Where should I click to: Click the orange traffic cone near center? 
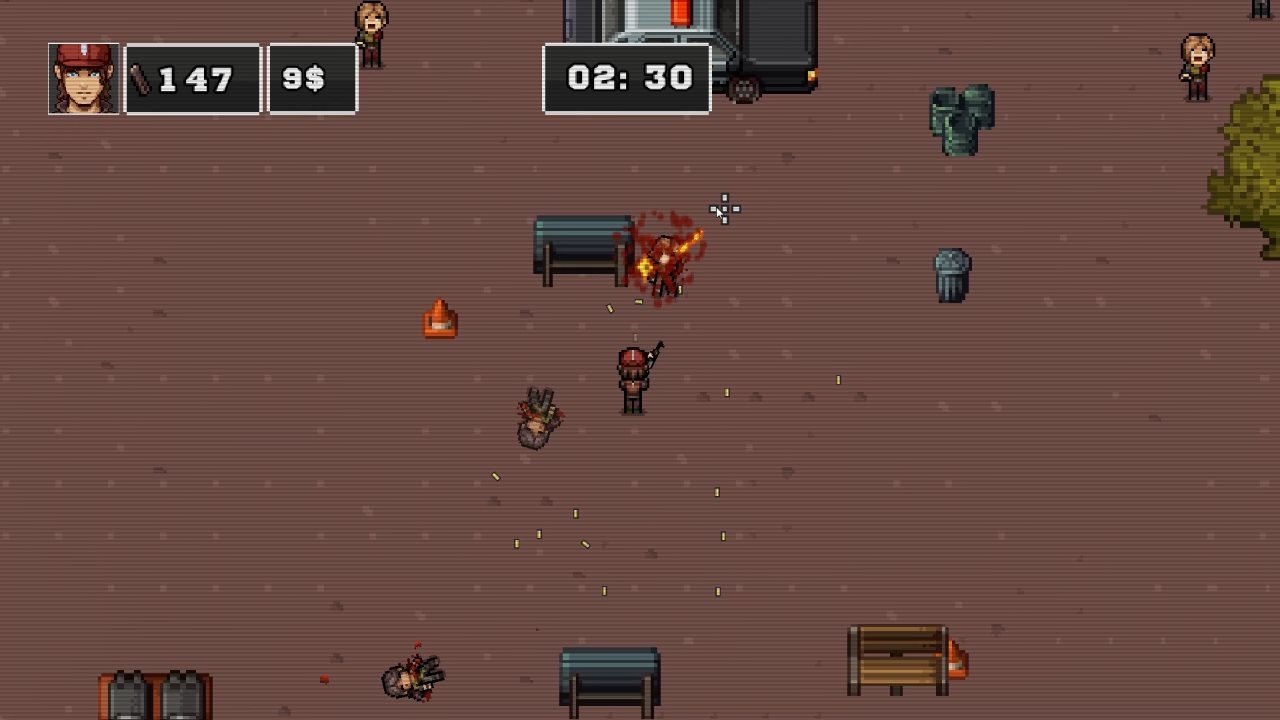(441, 318)
